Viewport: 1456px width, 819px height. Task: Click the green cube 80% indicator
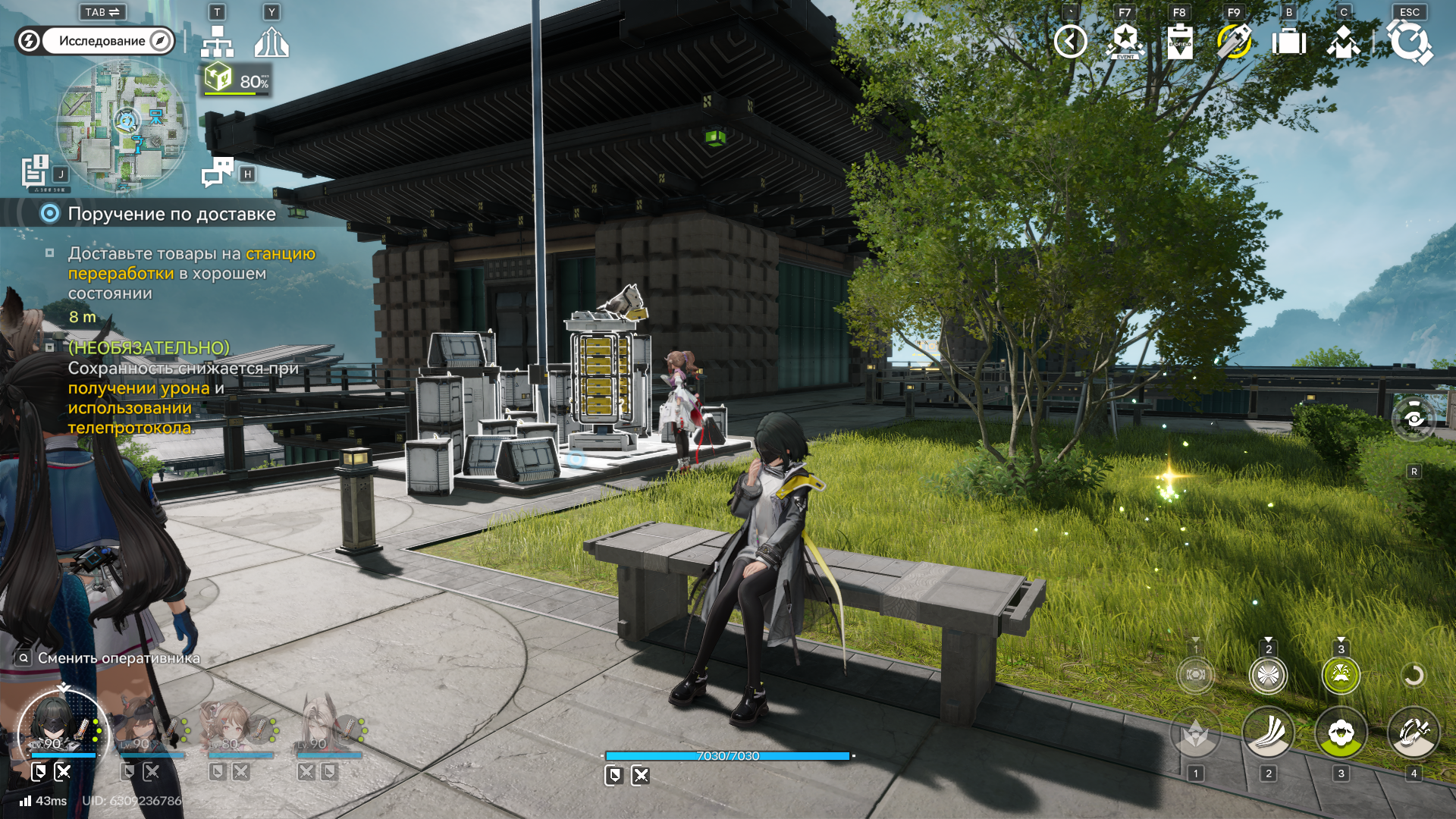click(x=237, y=80)
